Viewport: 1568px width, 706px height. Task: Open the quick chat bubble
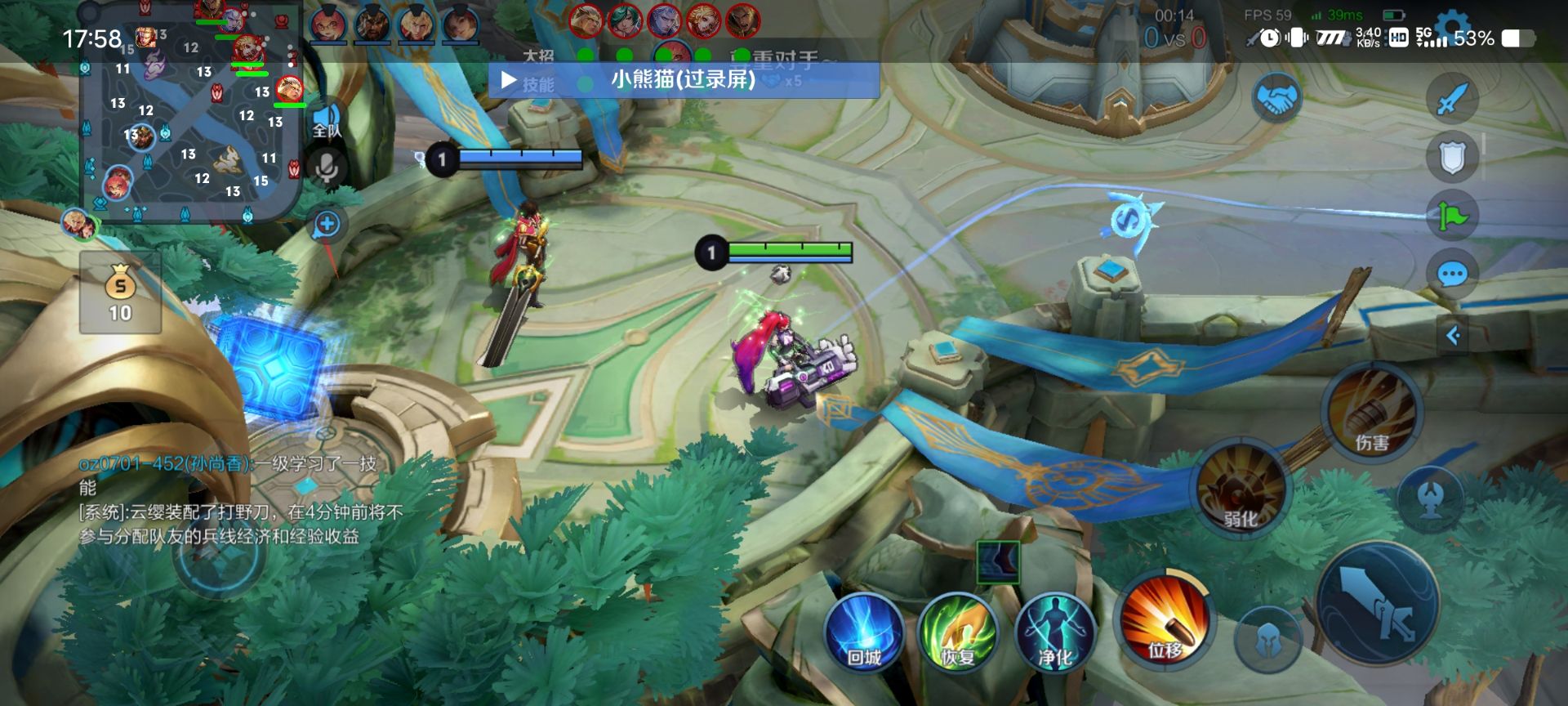pyautogui.click(x=1452, y=274)
